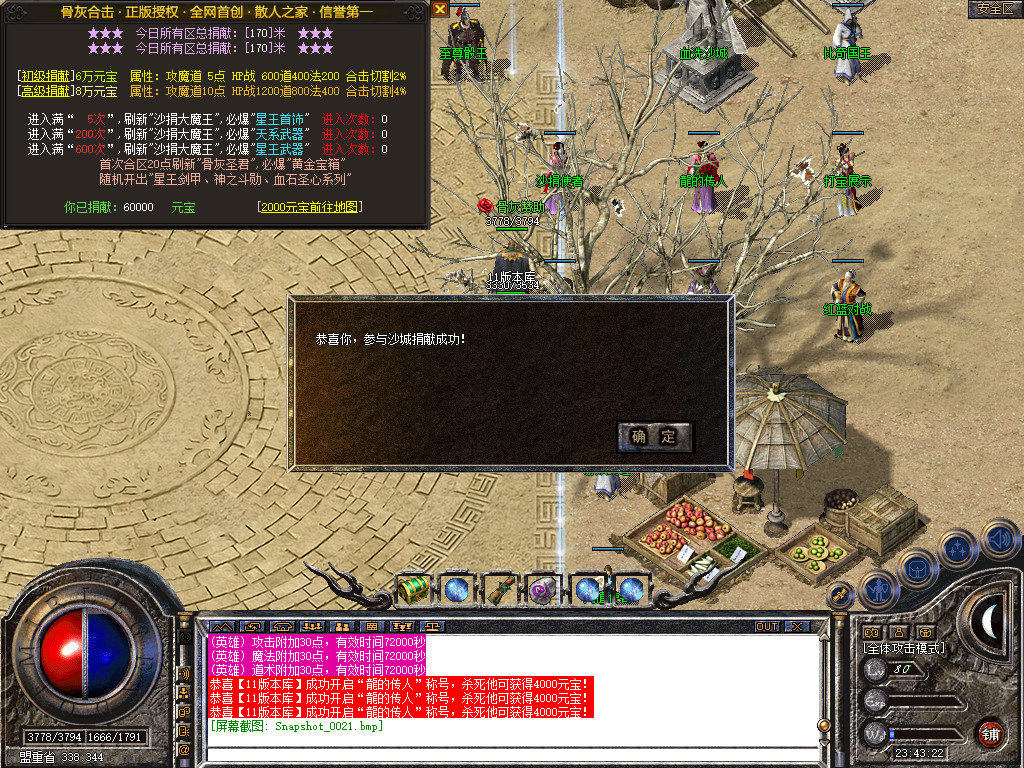Click the first chat channel tab icon
This screenshot has height=768, width=1024.
coord(219,627)
